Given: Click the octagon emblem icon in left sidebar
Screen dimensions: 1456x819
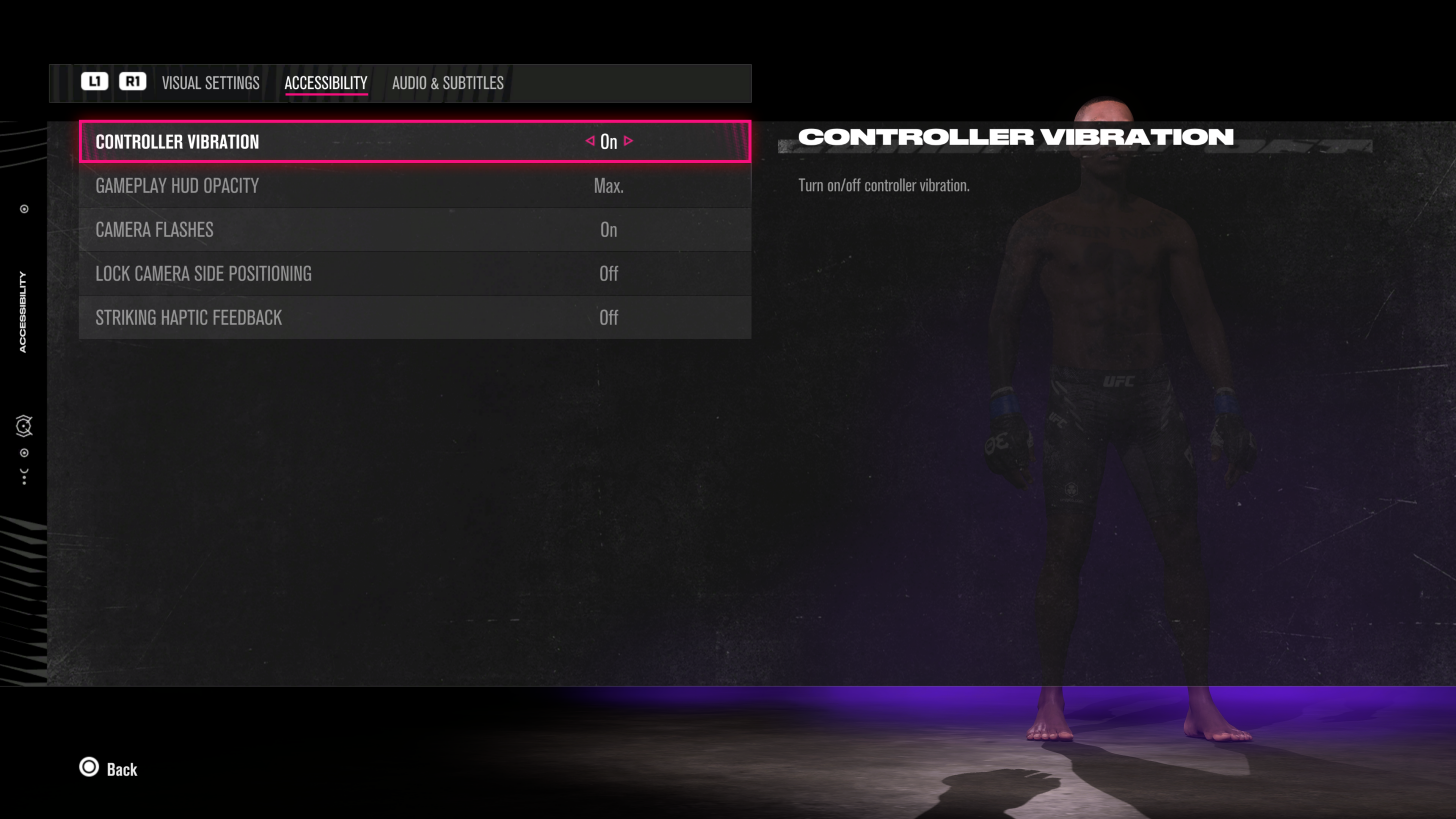Looking at the screenshot, I should coord(24,426).
